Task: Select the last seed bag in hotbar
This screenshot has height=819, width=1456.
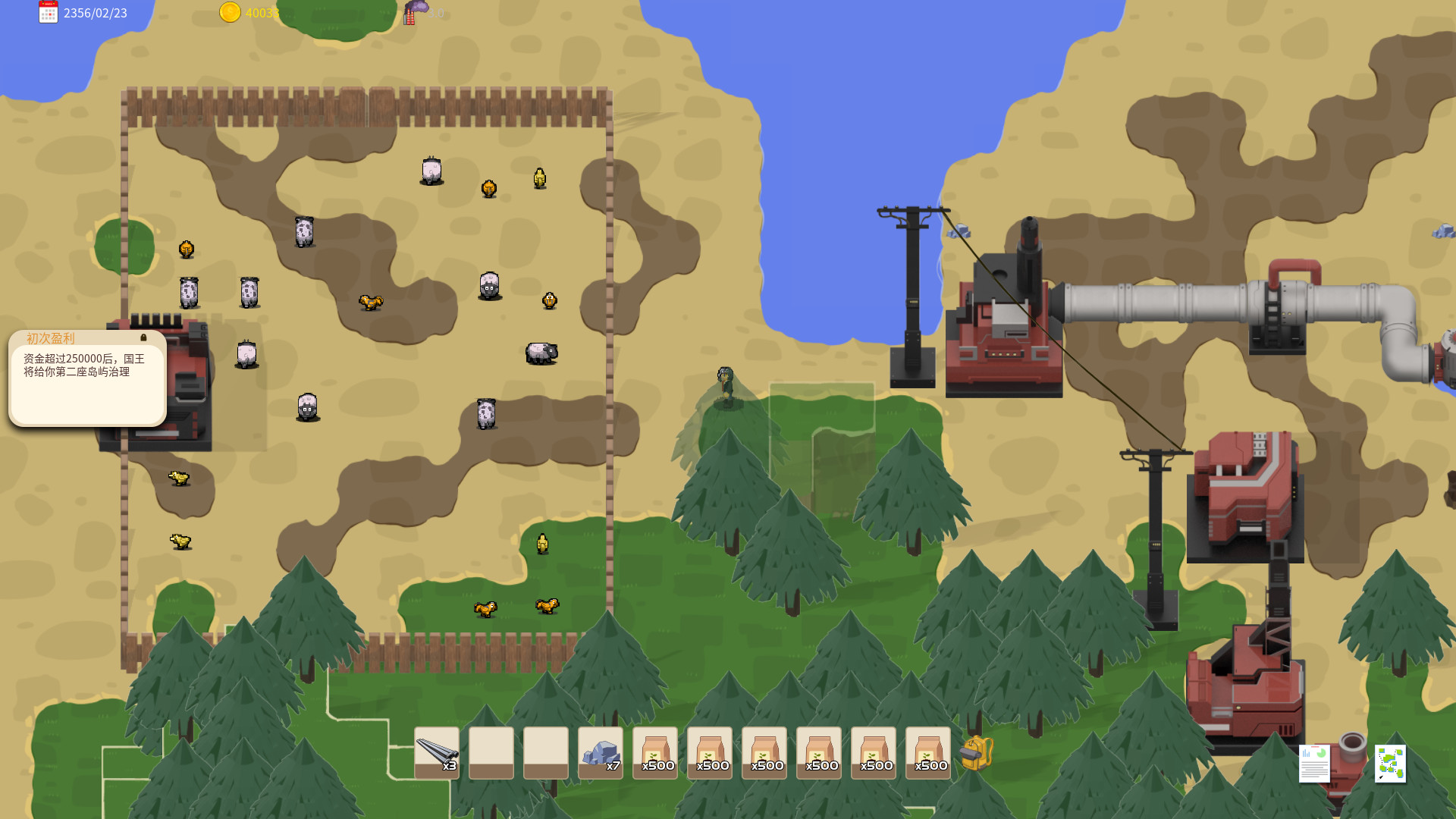Action: pyautogui.click(x=928, y=752)
